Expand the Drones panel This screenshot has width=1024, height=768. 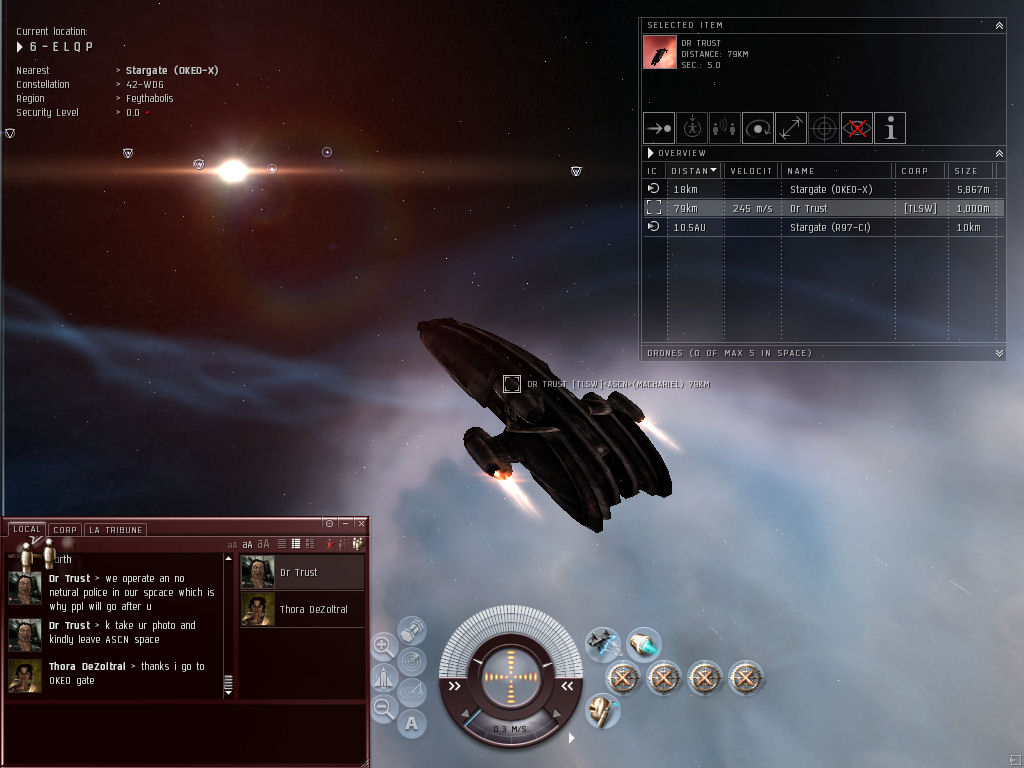click(x=998, y=353)
